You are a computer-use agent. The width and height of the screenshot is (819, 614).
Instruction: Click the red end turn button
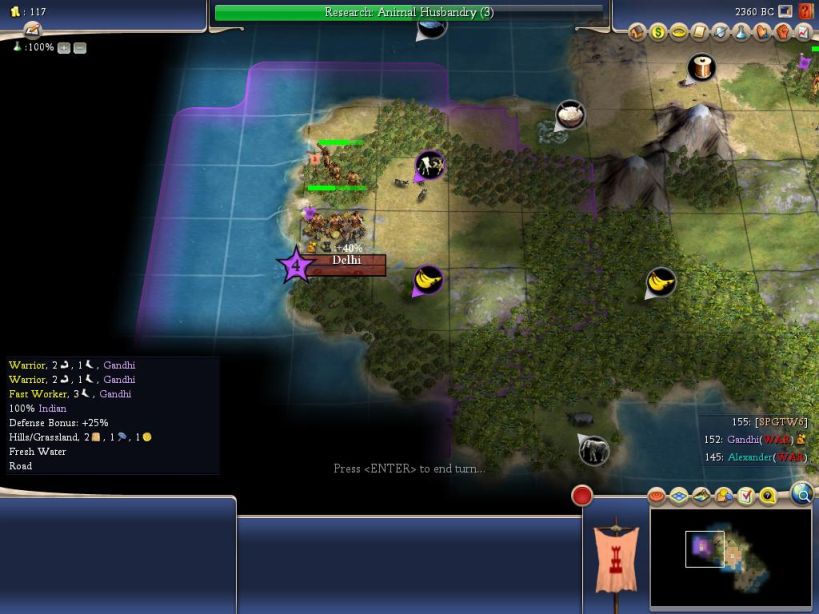582,495
